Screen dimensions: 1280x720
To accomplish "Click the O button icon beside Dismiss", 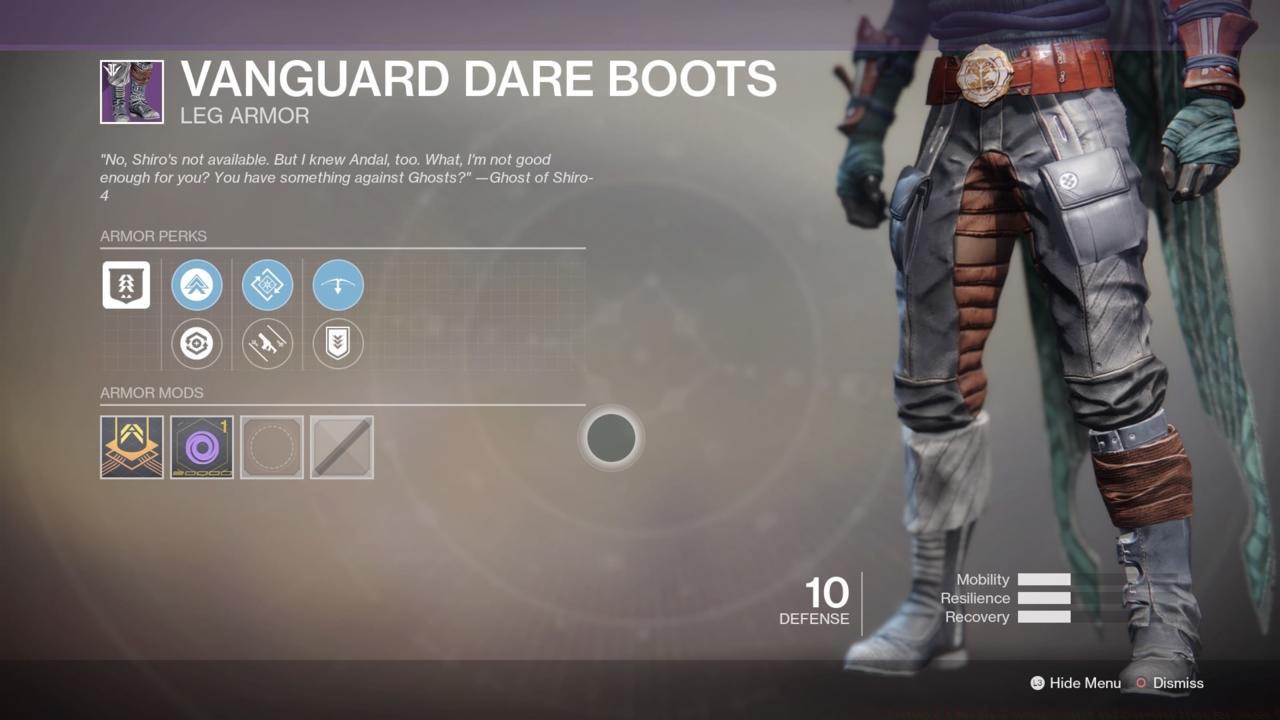I will point(1140,683).
